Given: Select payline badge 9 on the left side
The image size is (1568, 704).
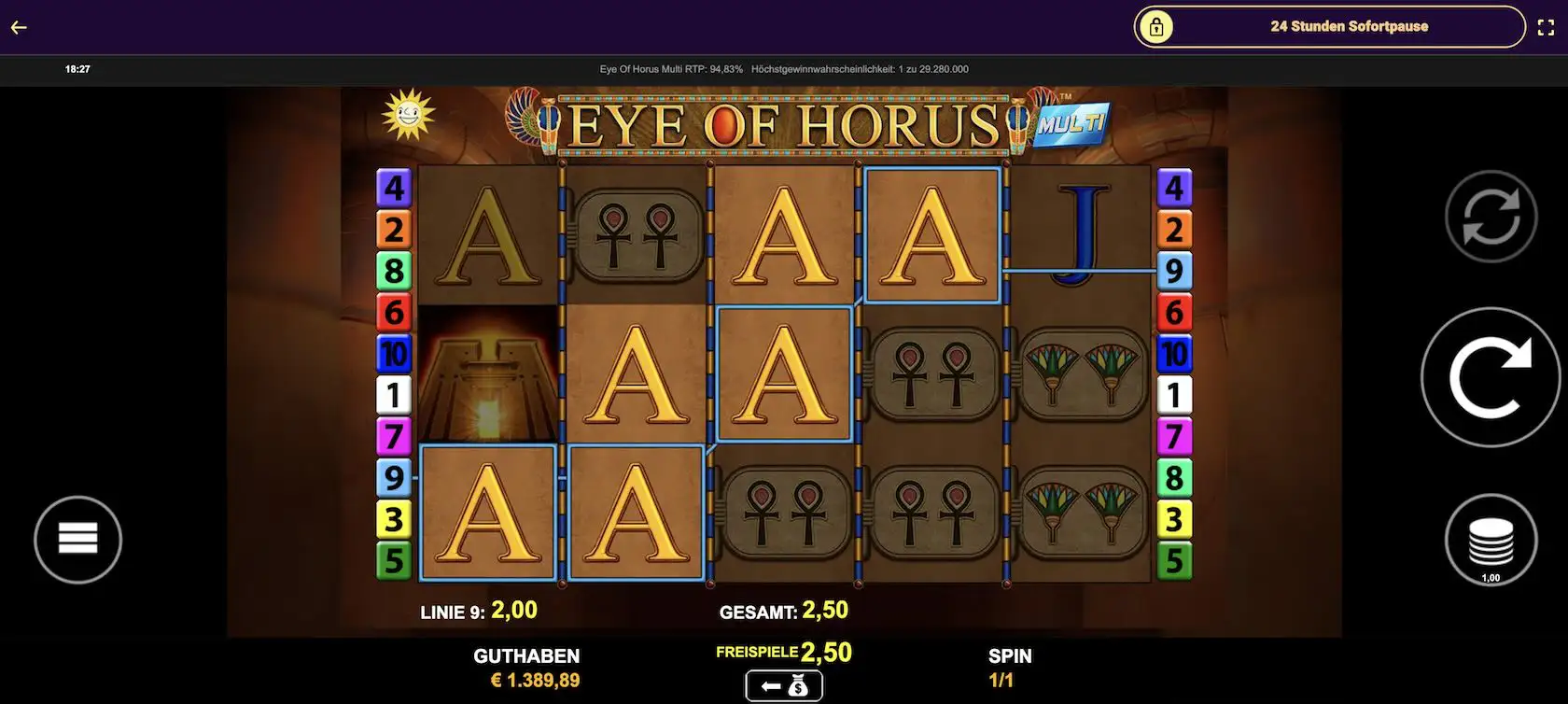Looking at the screenshot, I should 393,477.
